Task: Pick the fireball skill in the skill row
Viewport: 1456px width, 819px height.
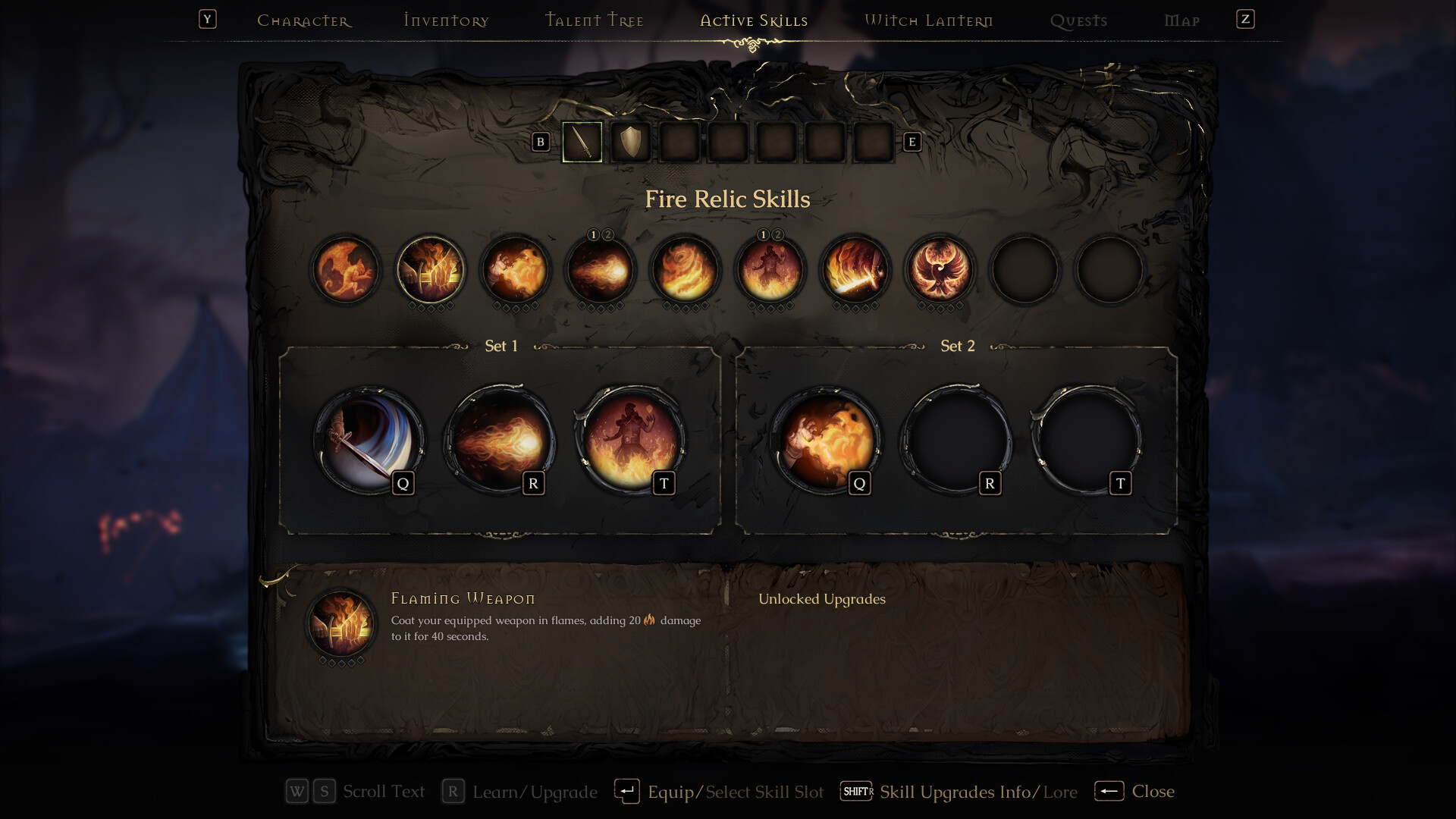Action: 601,270
